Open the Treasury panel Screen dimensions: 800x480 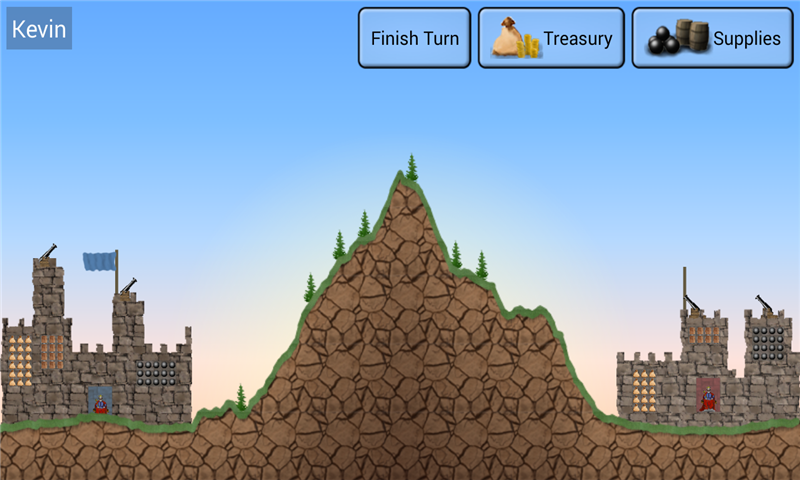click(x=551, y=39)
